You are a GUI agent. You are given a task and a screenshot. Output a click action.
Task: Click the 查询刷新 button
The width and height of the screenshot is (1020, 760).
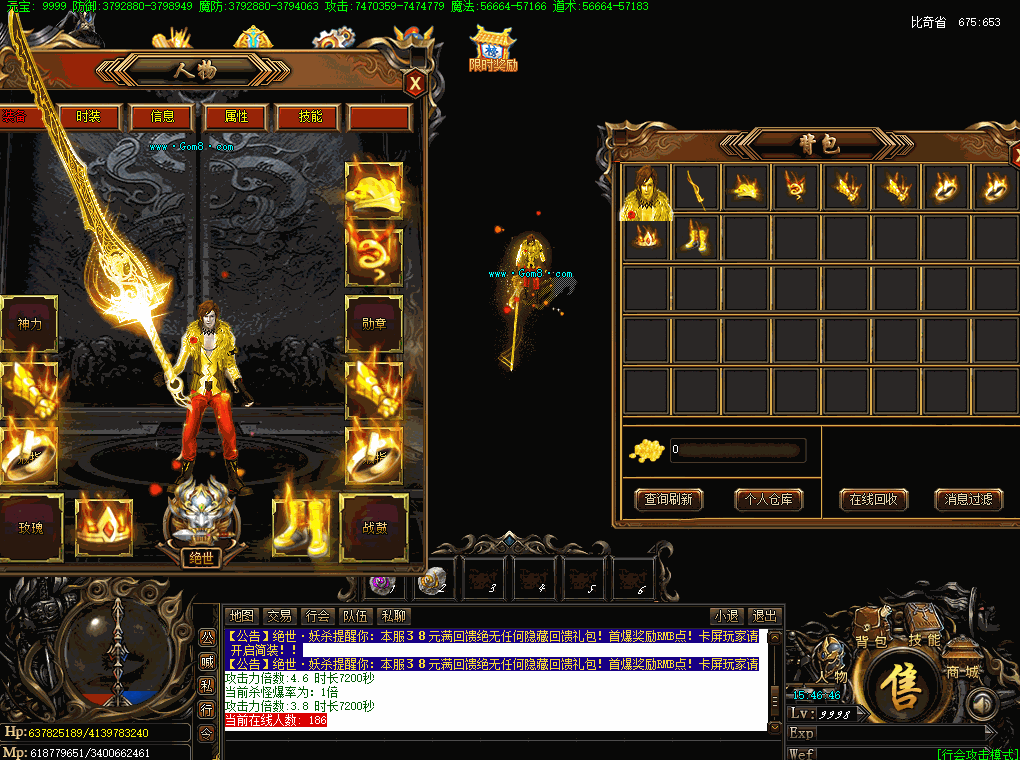pos(669,499)
